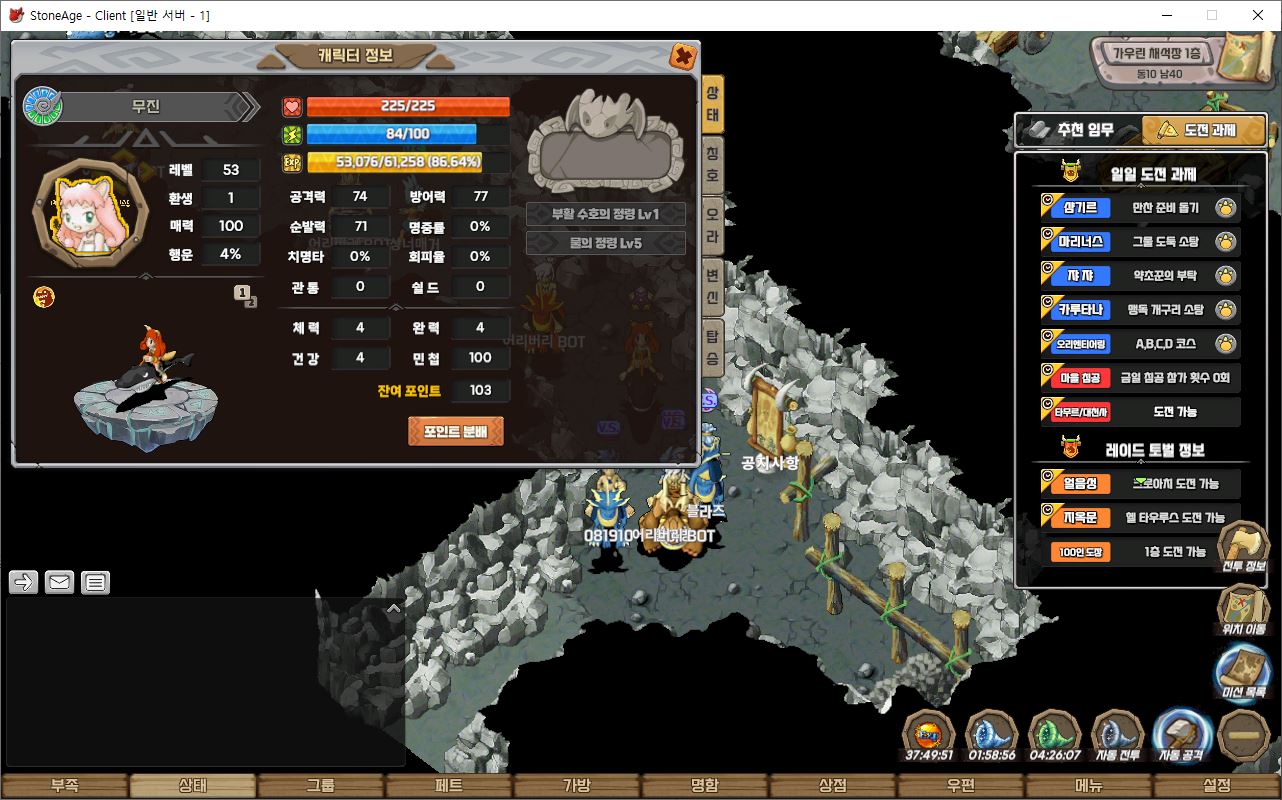Click the 포인트 분배 point distribution button
The width and height of the screenshot is (1282, 800).
455,431
